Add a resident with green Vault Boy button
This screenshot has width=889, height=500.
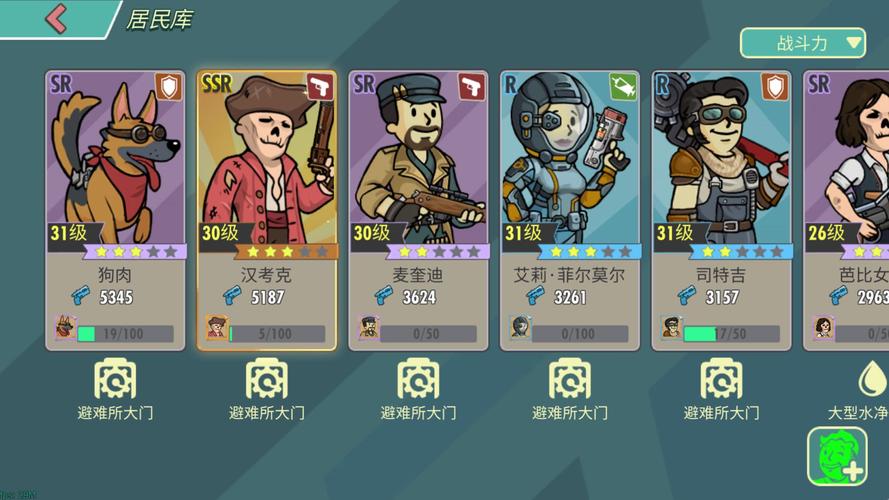836,457
